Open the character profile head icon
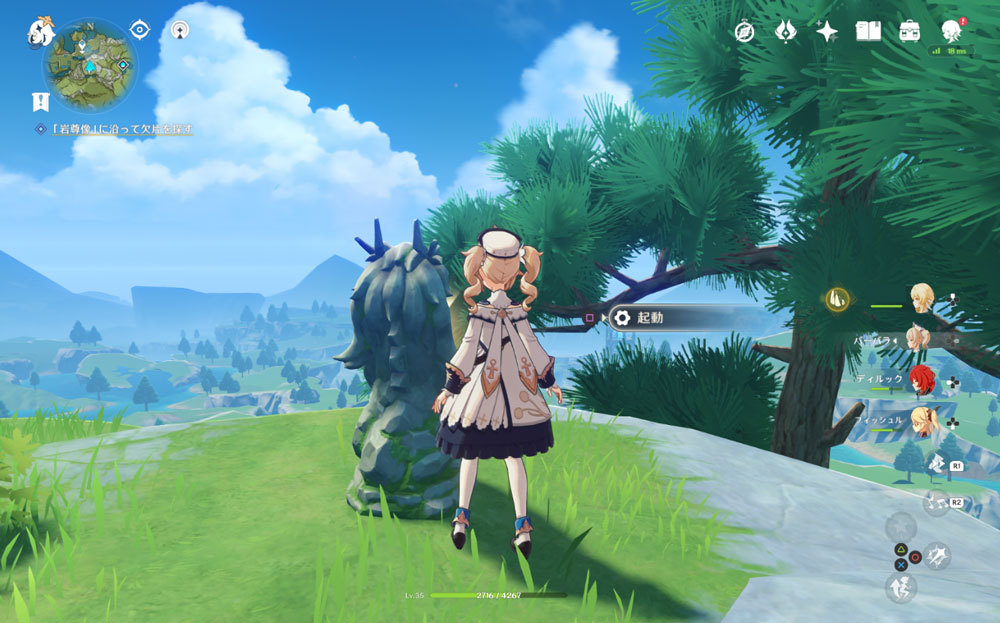Viewport: 1000px width, 623px height. coord(953,31)
